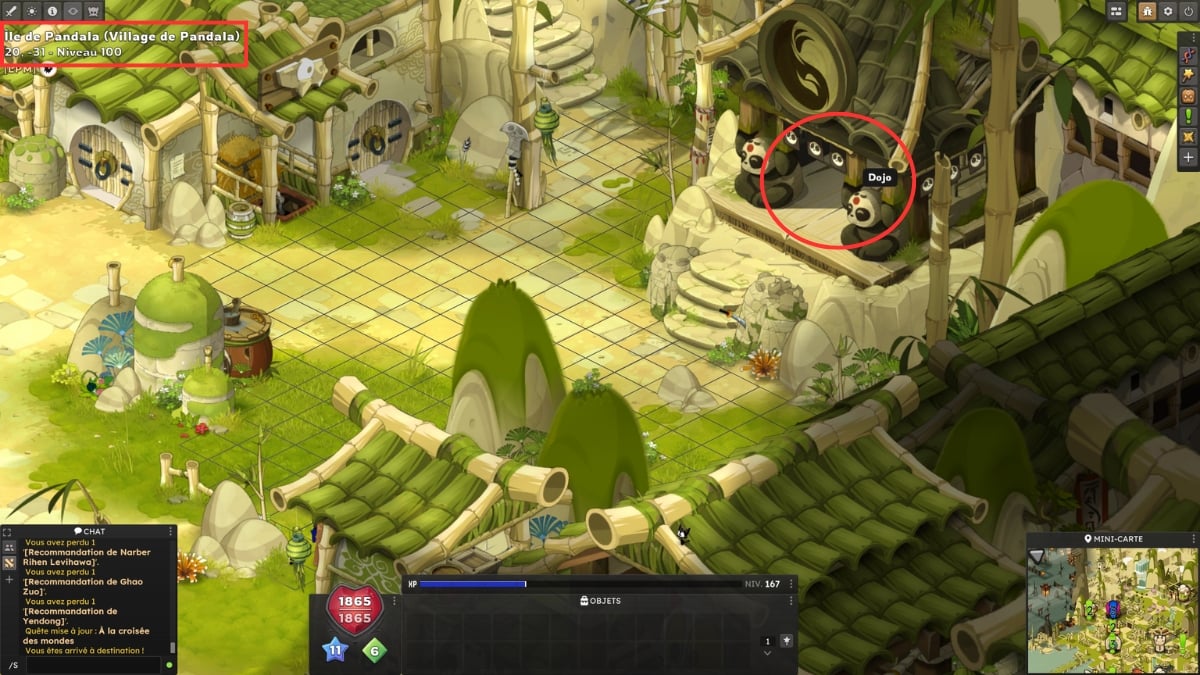1200x675 pixels.
Task: Open the orange face icon shortcut
Action: point(1188,96)
